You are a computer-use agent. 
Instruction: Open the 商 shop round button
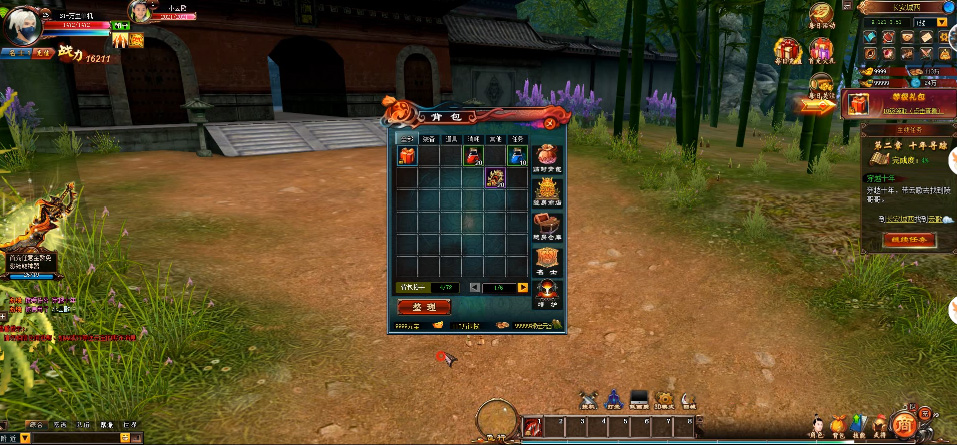[903, 427]
